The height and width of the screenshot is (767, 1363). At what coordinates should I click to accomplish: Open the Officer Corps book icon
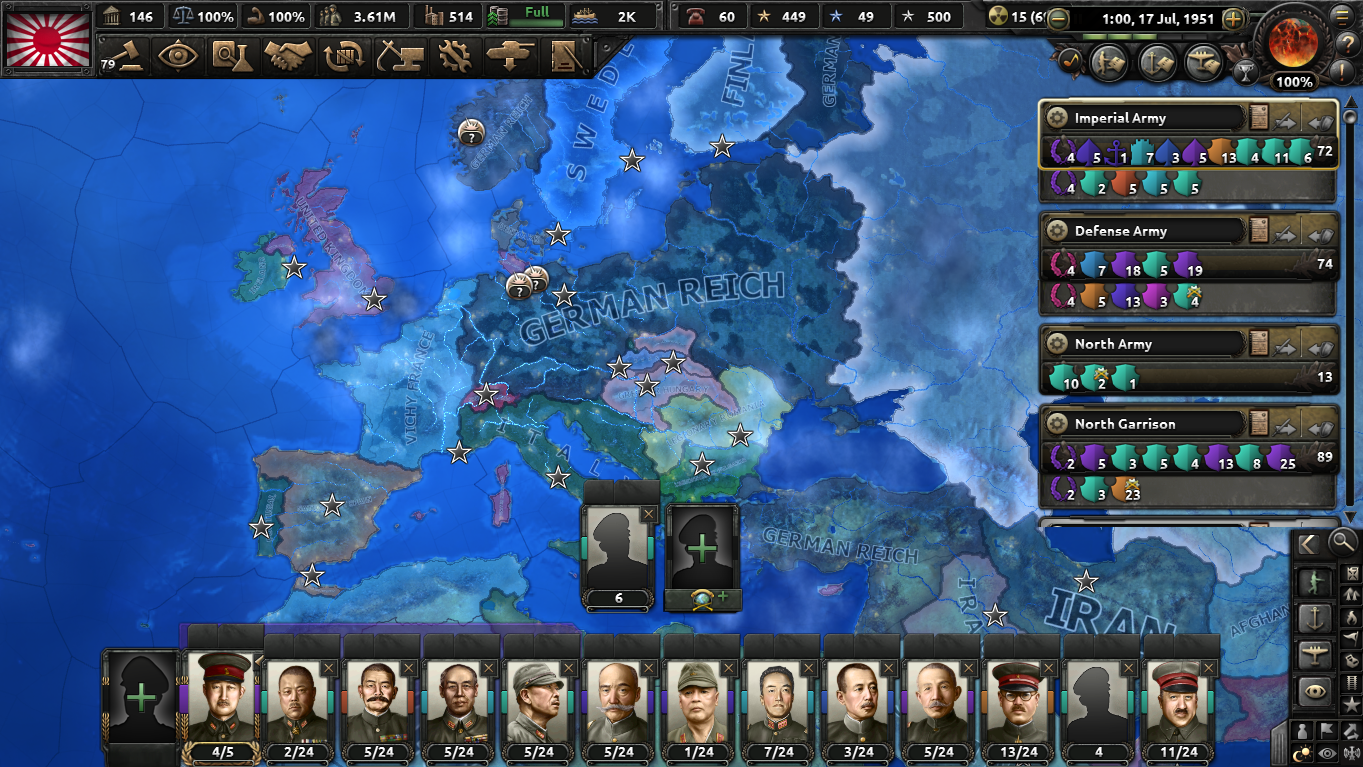[565, 57]
